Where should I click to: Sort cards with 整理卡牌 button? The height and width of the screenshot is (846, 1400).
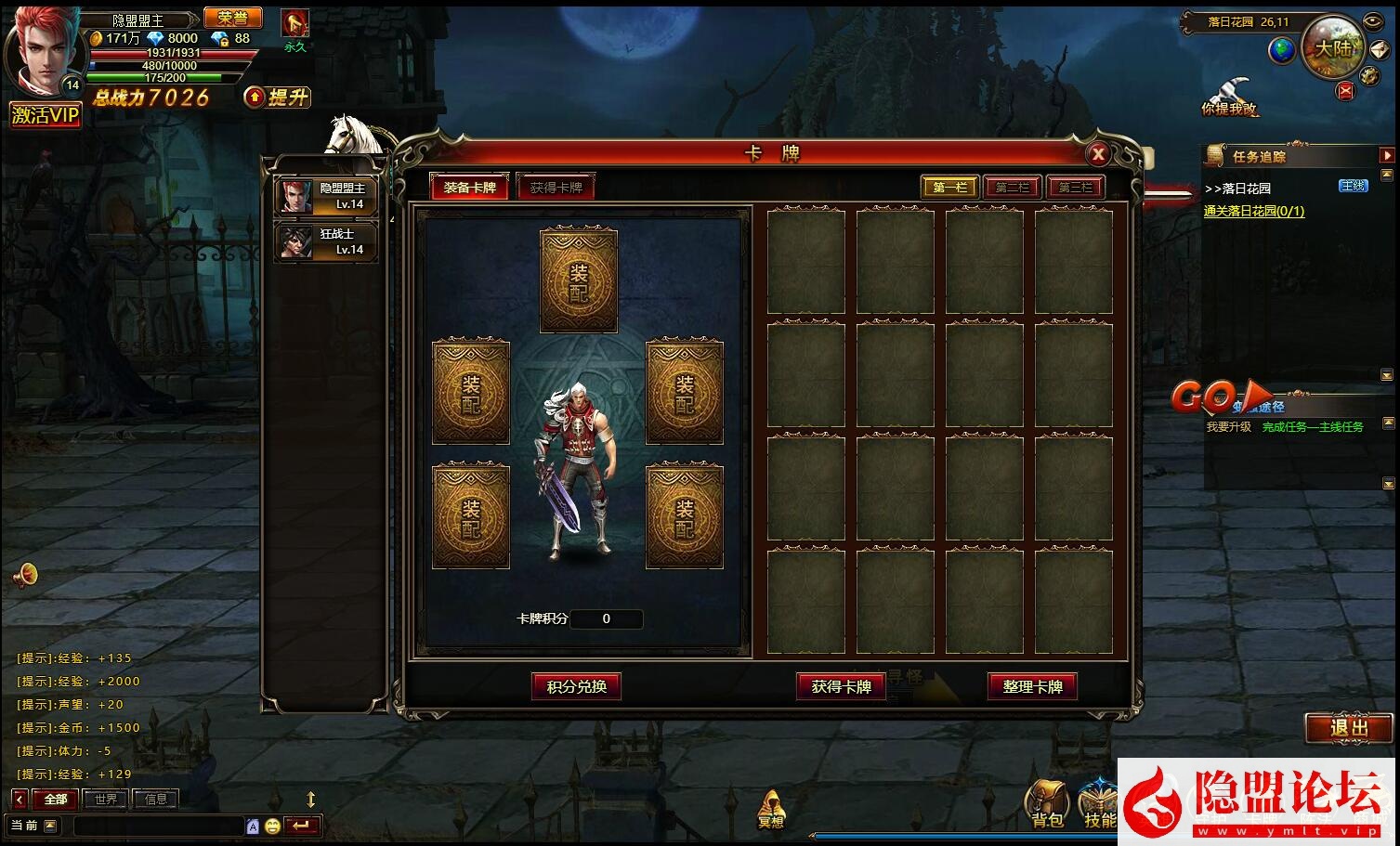[1032, 687]
